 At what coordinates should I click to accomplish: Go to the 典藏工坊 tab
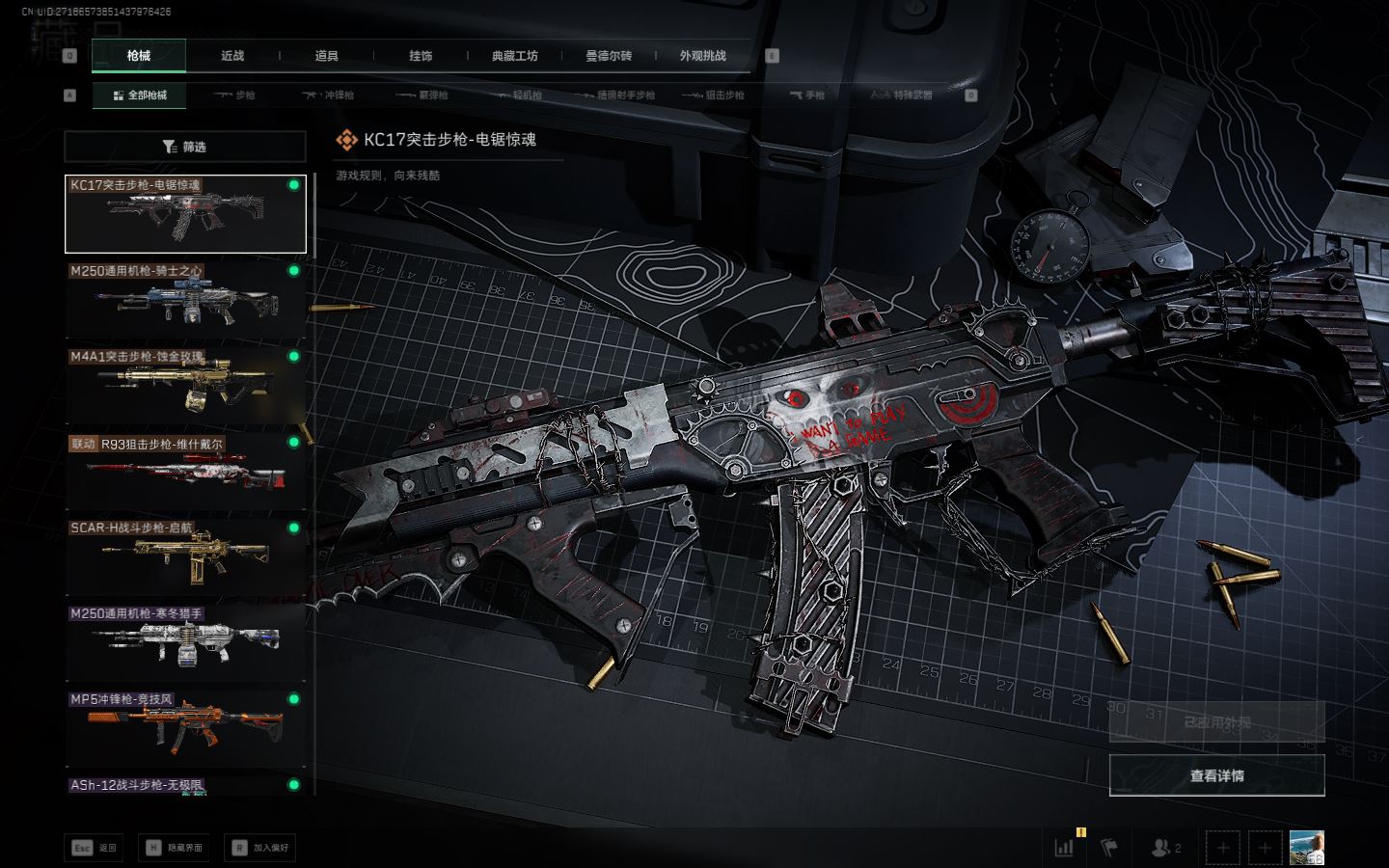coord(514,56)
